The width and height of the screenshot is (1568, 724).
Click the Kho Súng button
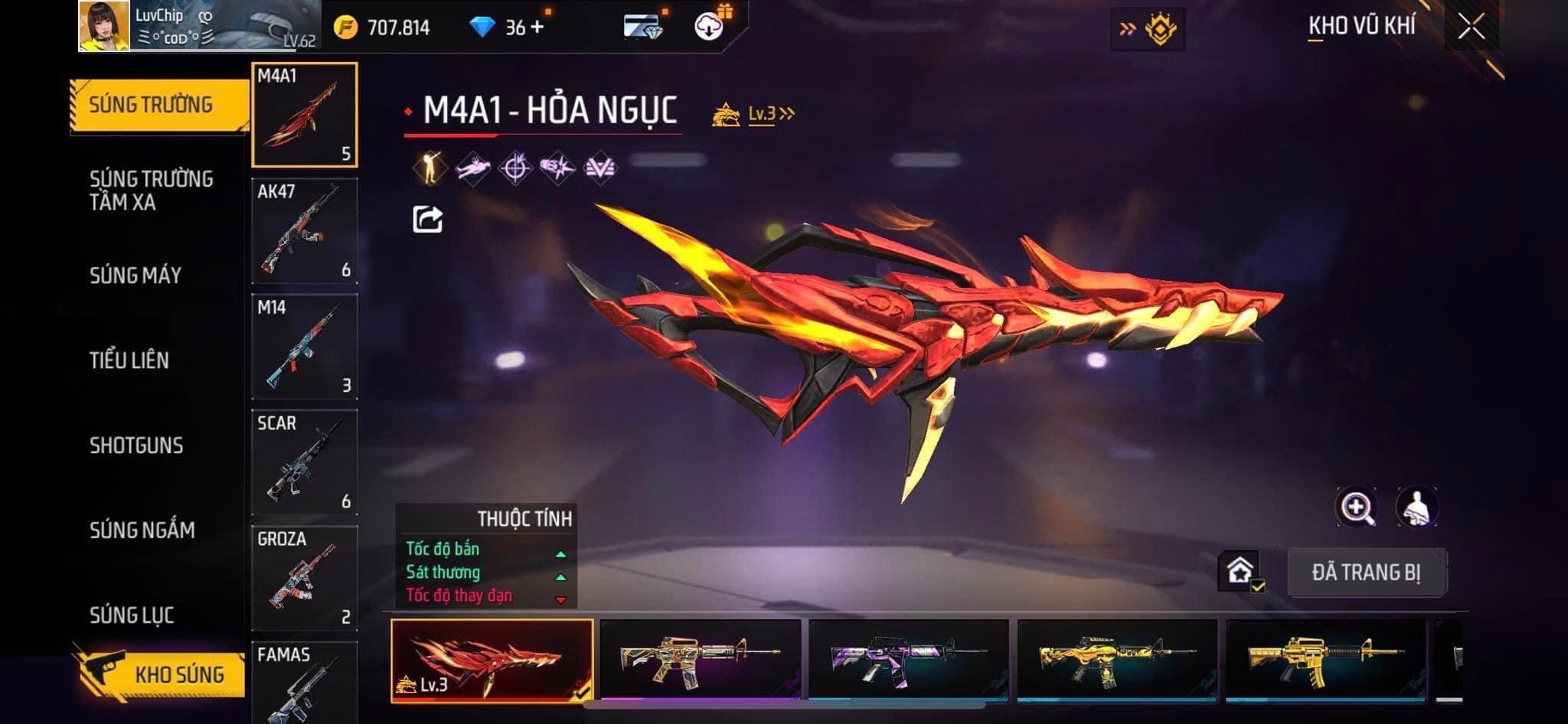point(162,673)
